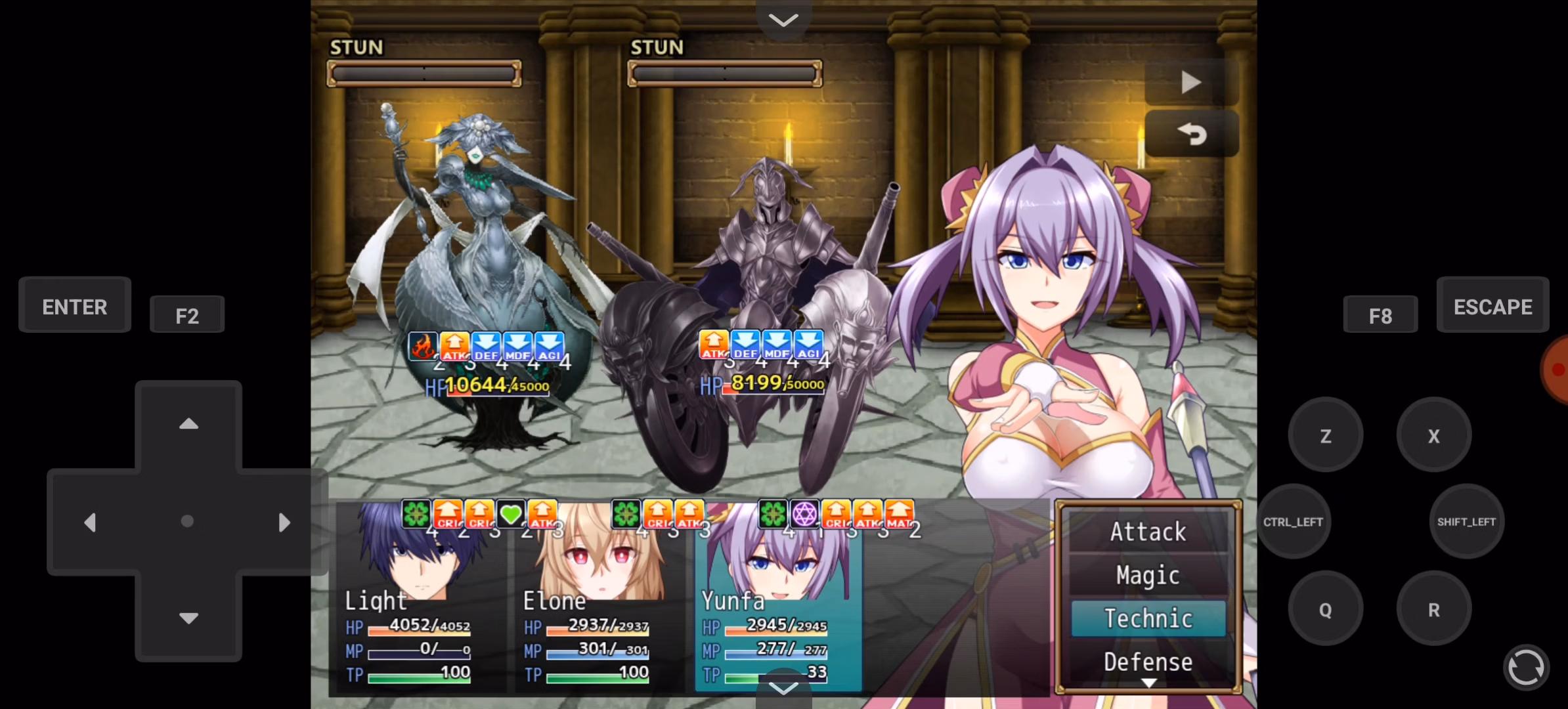The width and height of the screenshot is (1568, 709).
Task: Select the Attack command
Action: click(1148, 532)
